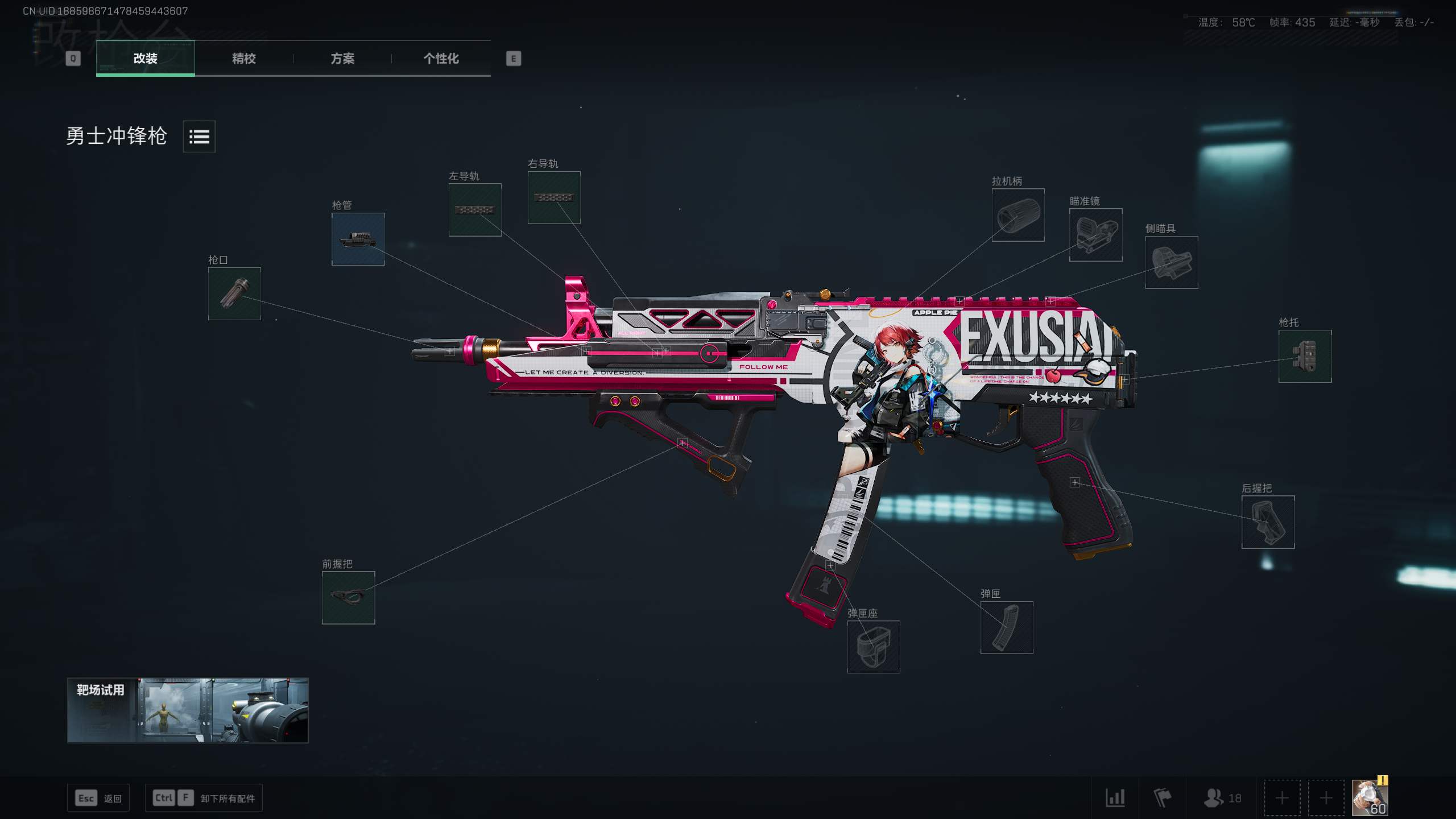
Task: Switch to the 精校 tab
Action: point(243,58)
